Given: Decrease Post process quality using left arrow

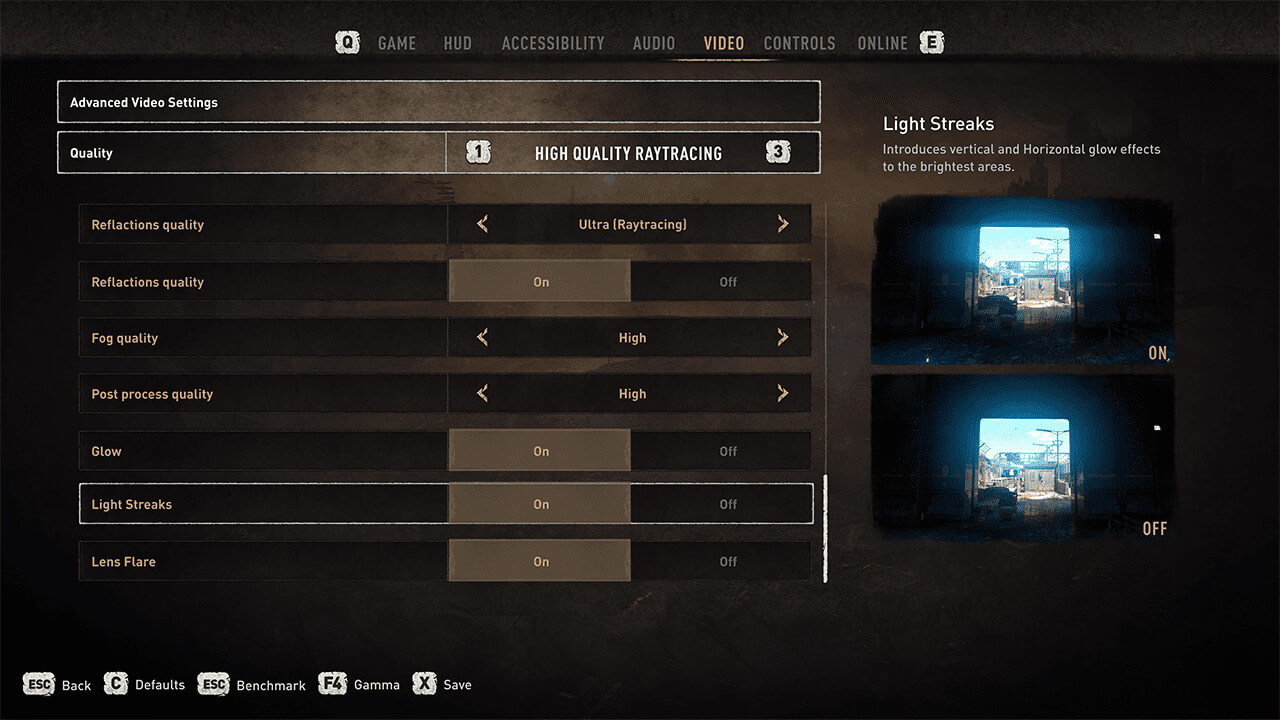Looking at the screenshot, I should coord(483,394).
